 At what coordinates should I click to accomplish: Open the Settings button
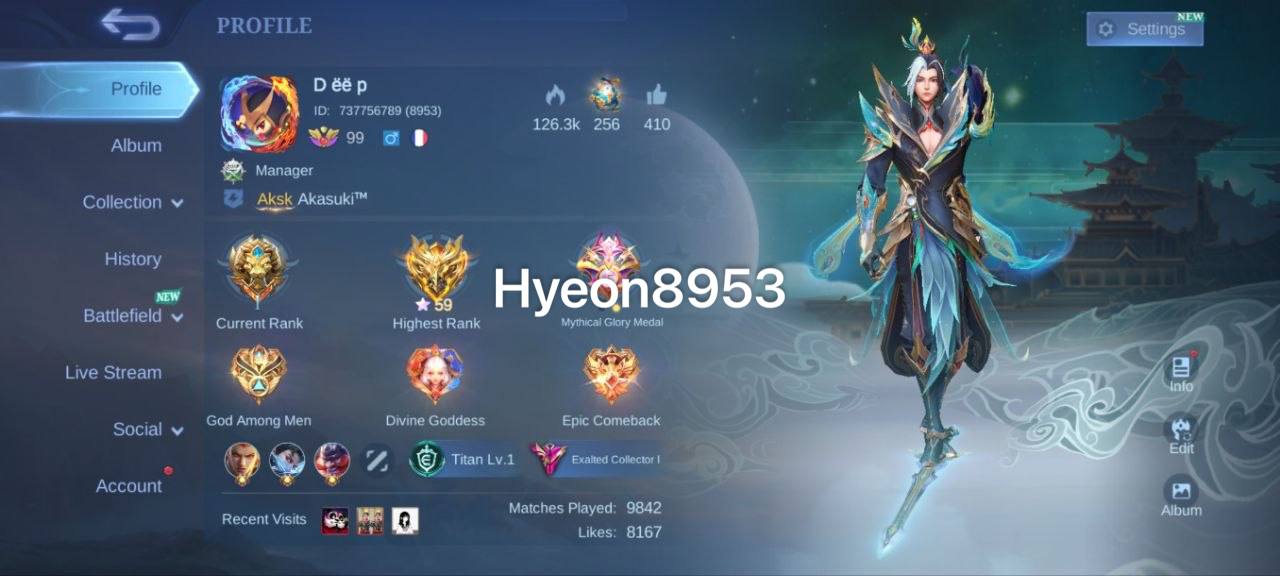coord(1144,29)
